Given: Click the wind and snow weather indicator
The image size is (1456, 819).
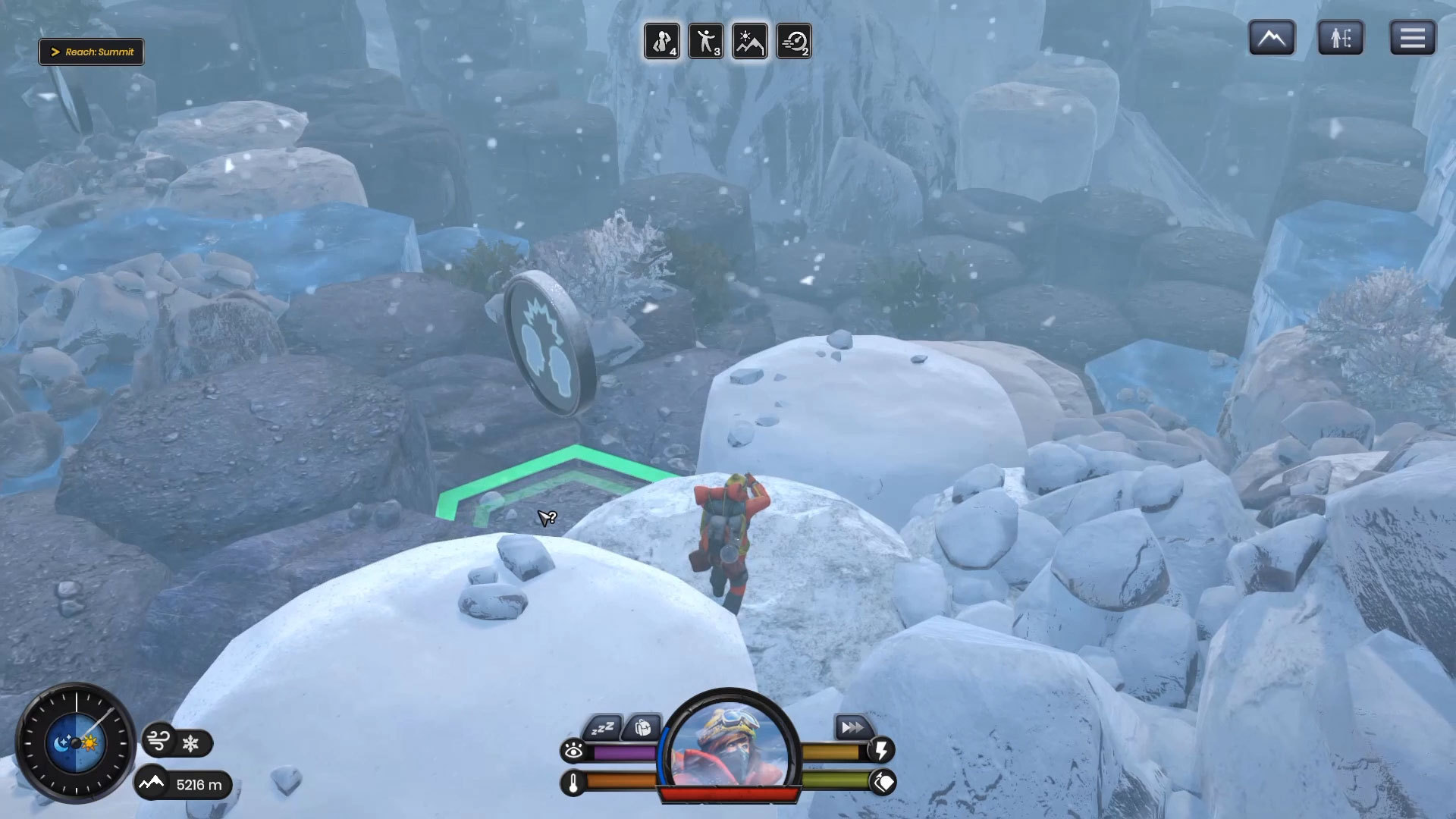Looking at the screenshot, I should click(x=176, y=742).
